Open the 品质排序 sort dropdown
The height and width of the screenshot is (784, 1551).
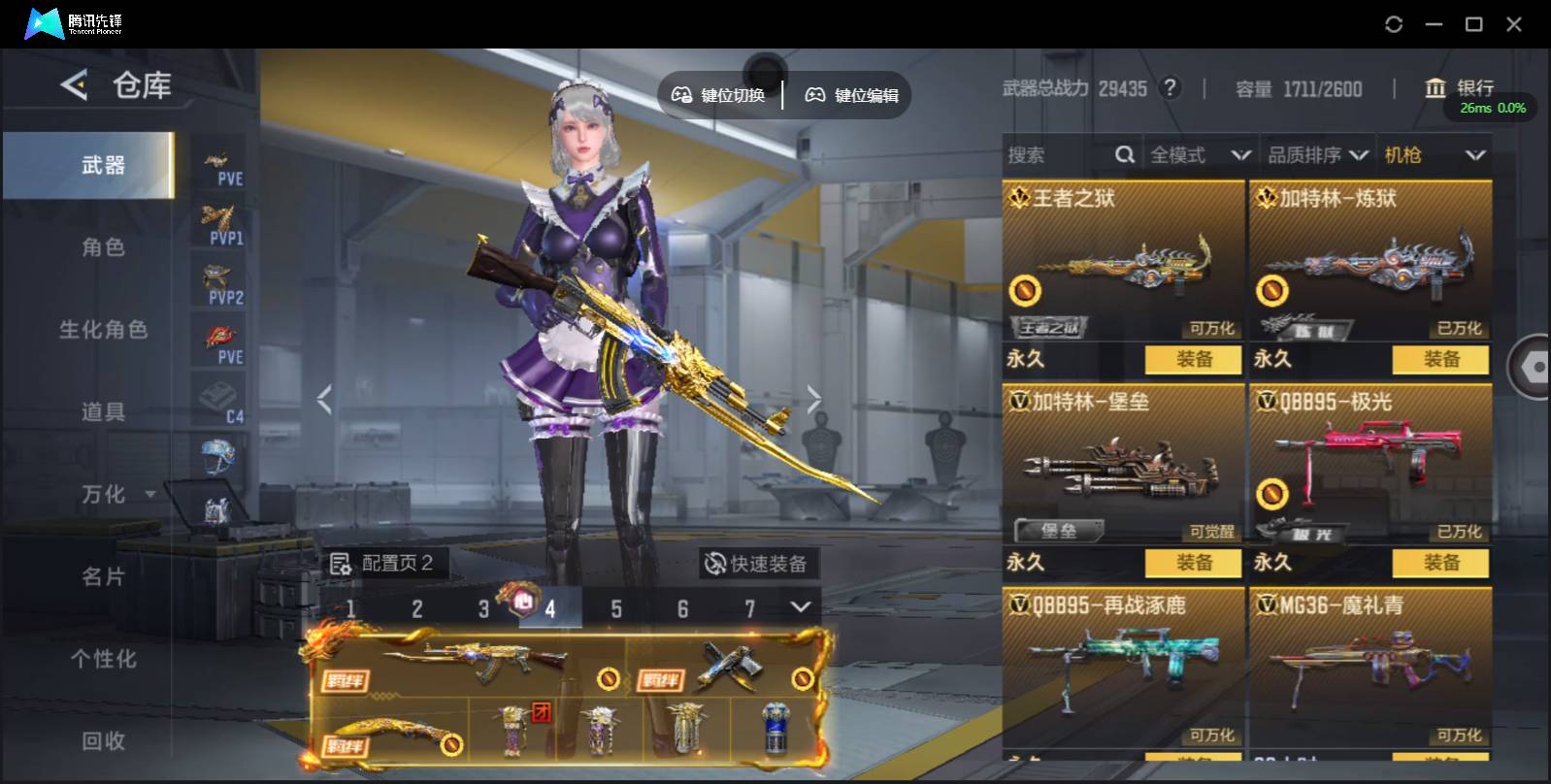point(1317,155)
